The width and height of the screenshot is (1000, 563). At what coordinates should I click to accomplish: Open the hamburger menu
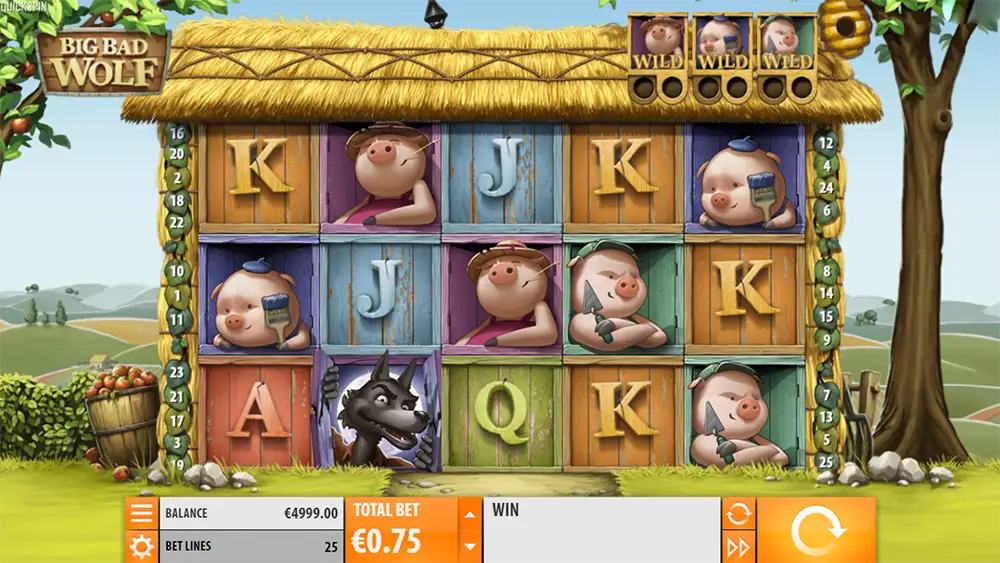point(142,514)
